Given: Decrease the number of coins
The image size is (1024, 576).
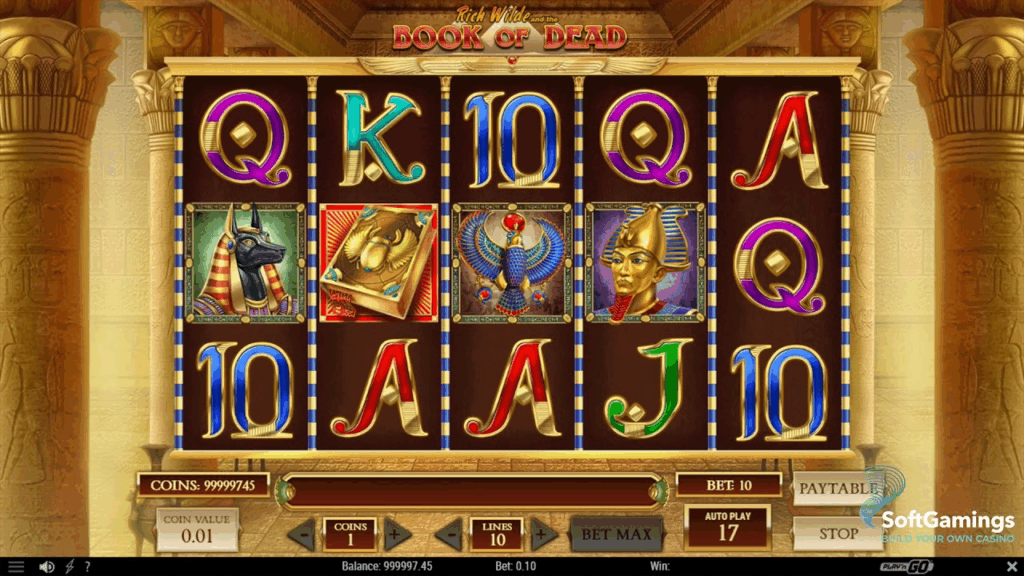Looking at the screenshot, I should (304, 534).
